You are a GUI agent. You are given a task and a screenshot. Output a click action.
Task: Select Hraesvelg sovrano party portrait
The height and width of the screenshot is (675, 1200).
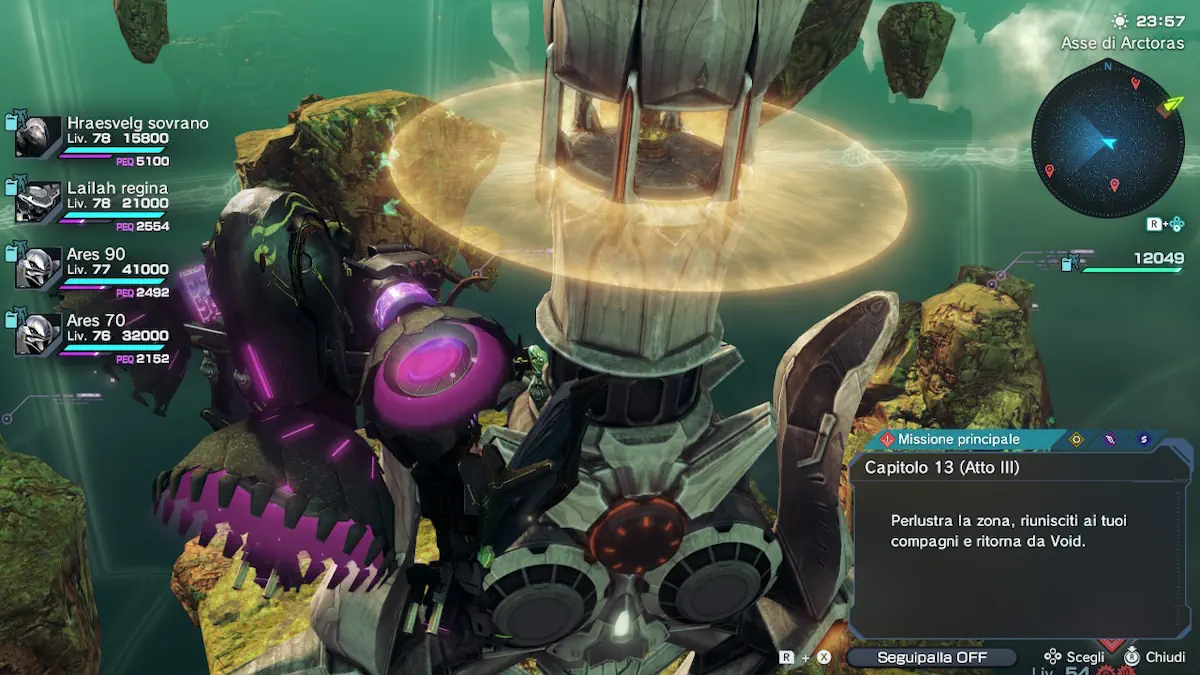[x=38, y=138]
